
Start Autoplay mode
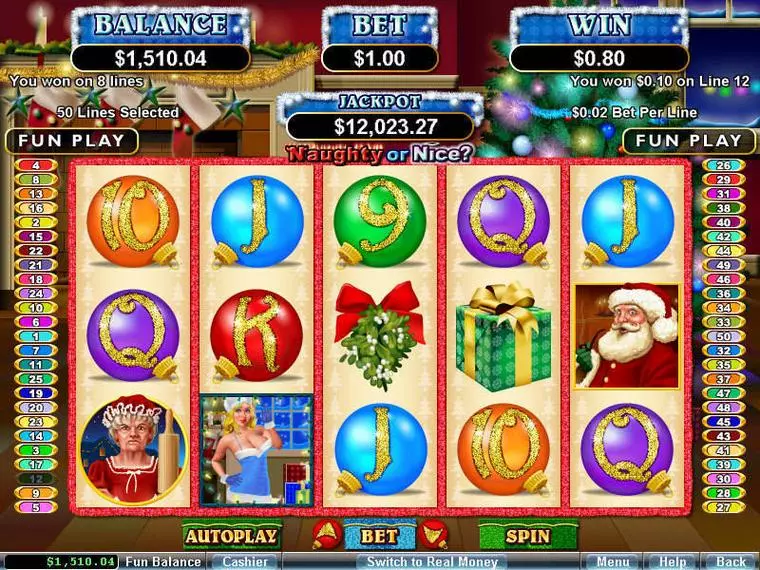click(x=230, y=536)
